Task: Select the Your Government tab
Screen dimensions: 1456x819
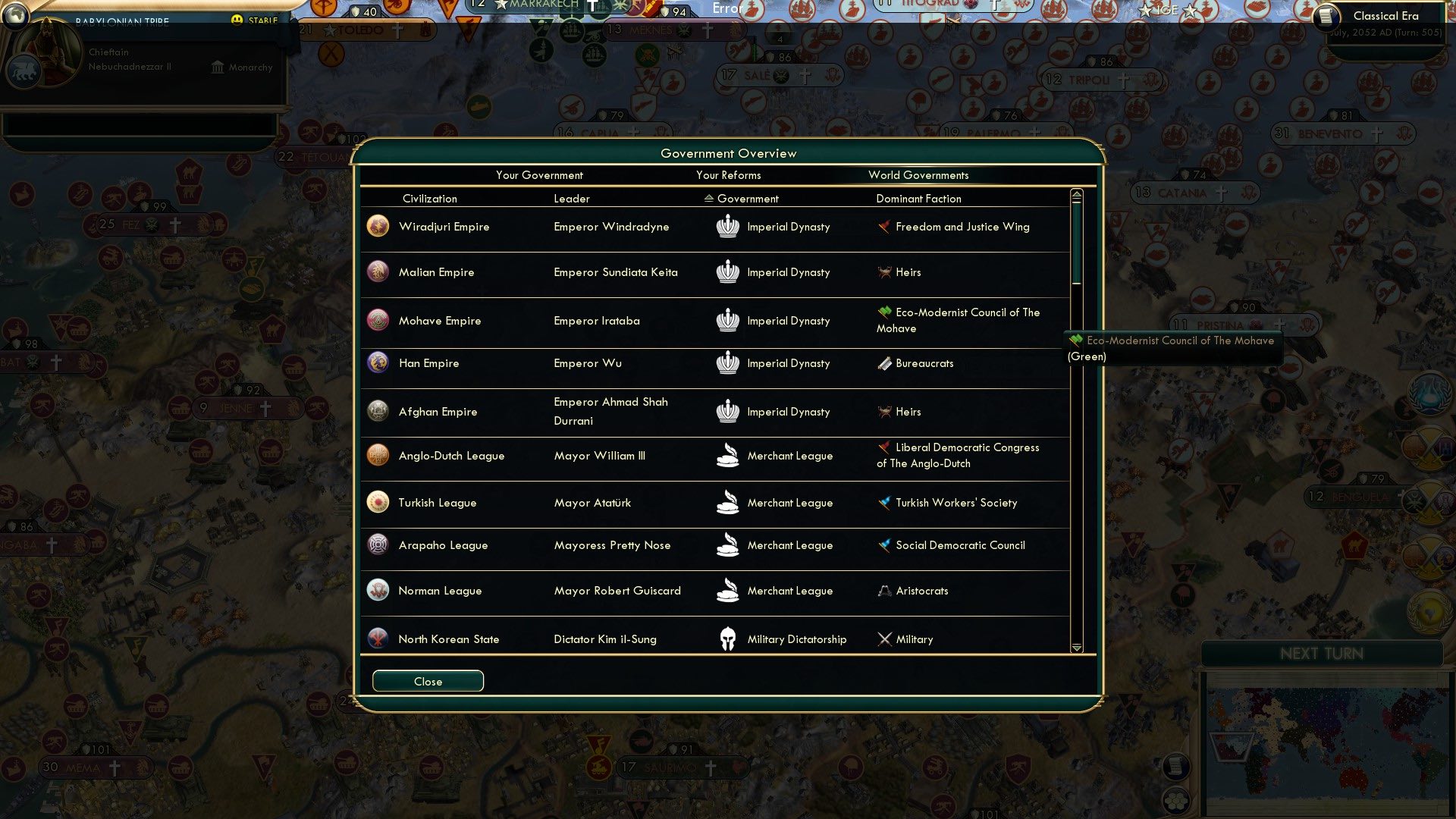Action: (x=539, y=174)
